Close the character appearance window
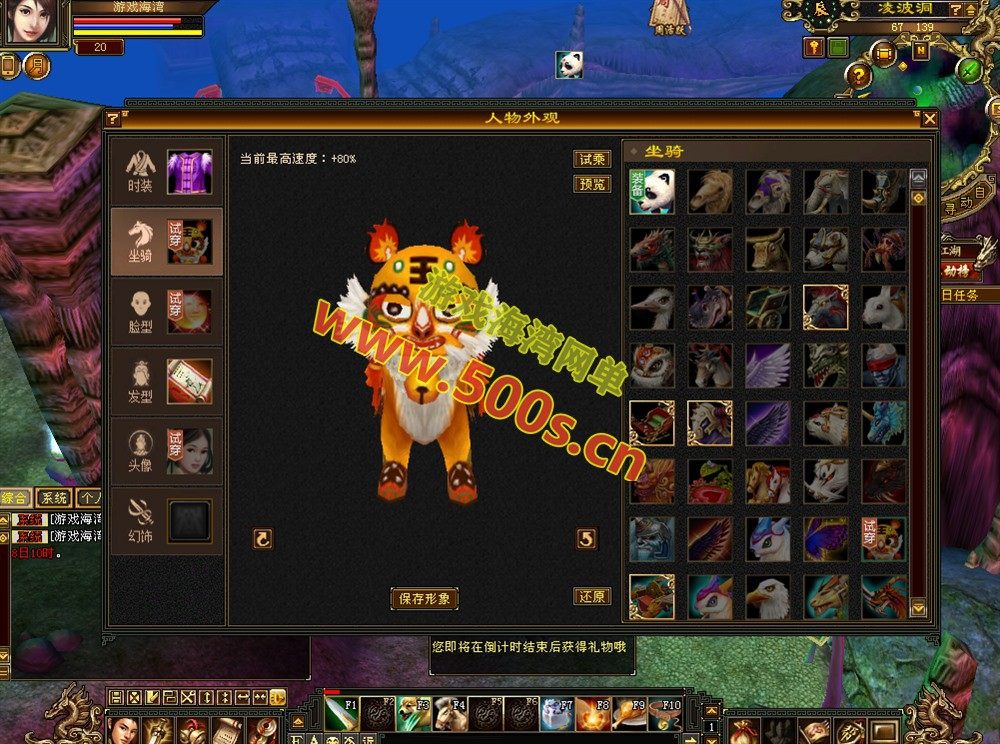Image resolution: width=1000 pixels, height=744 pixels. tap(930, 119)
